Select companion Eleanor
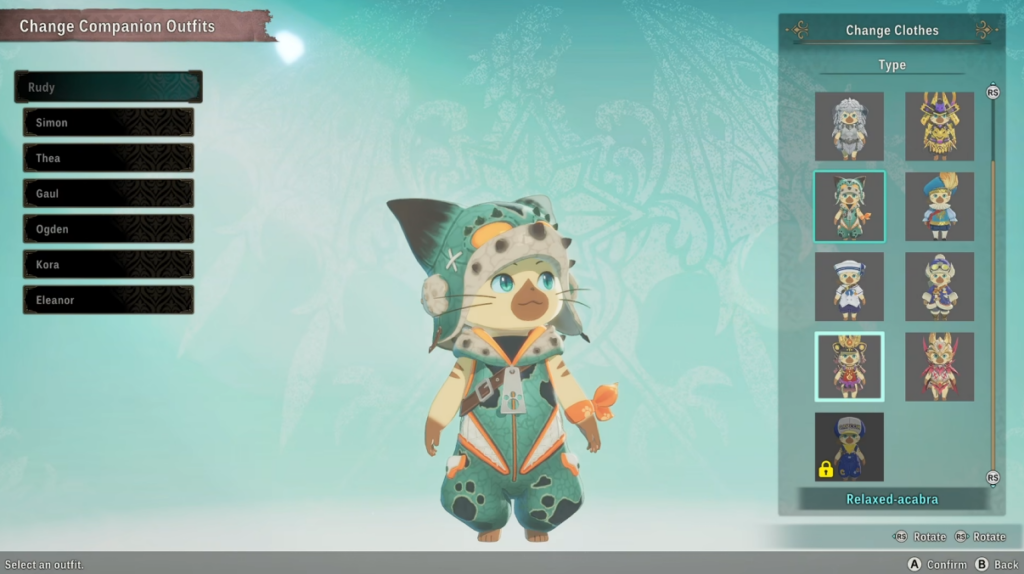The image size is (1024, 574). [x=108, y=300]
